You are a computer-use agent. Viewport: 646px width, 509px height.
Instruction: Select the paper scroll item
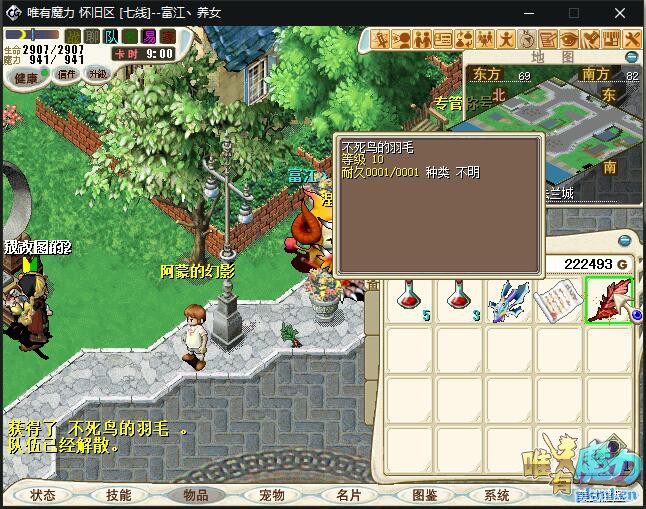559,301
